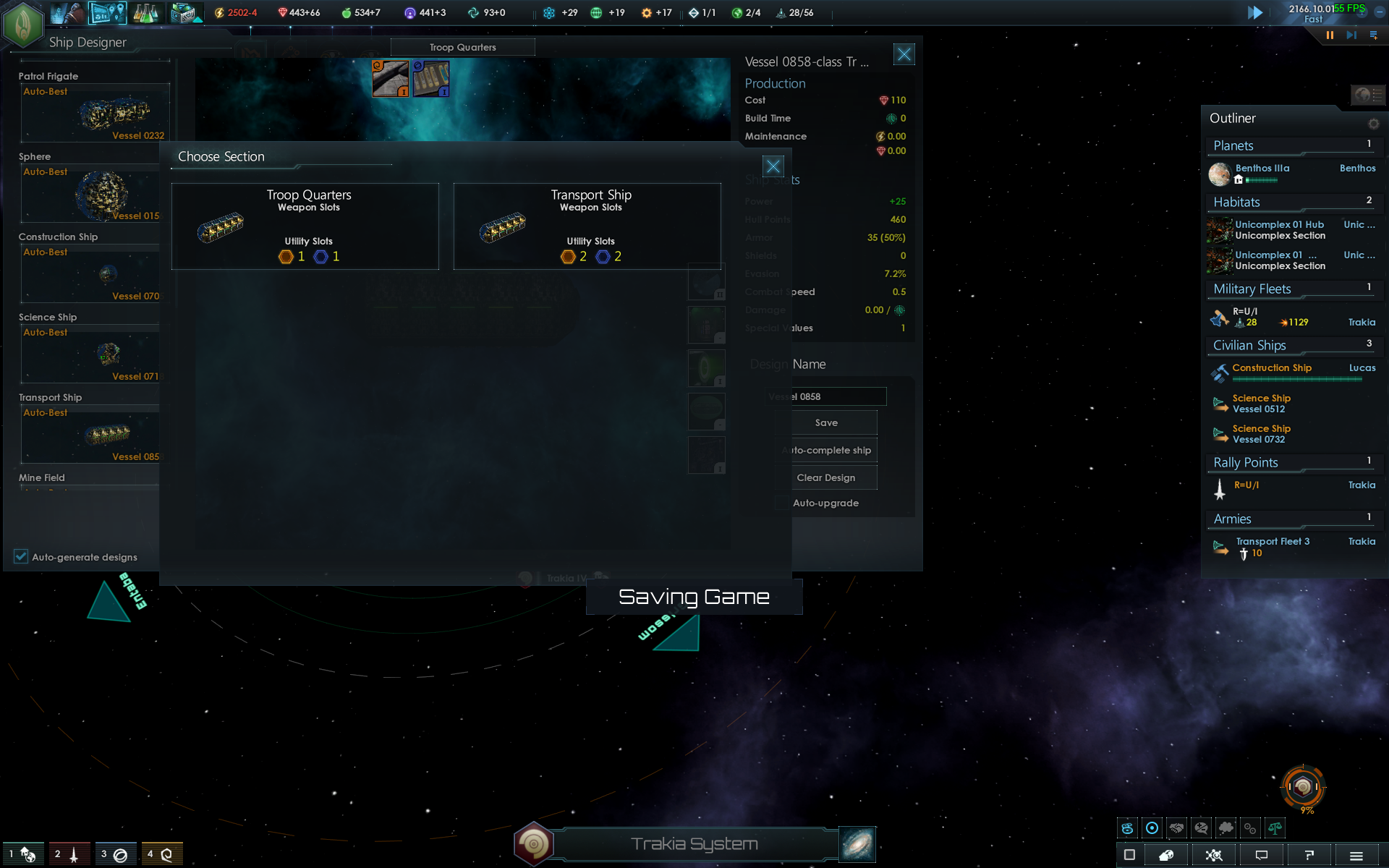The image size is (1389, 868).
Task: Select Transport Fleet 3 army
Action: (1273, 542)
